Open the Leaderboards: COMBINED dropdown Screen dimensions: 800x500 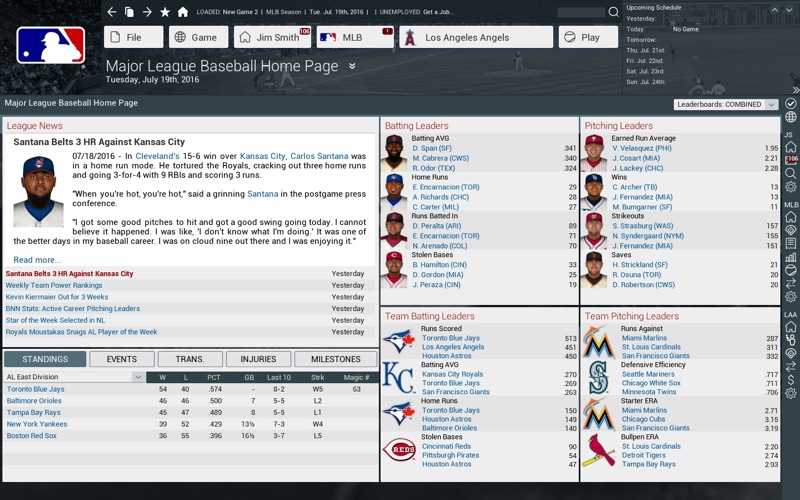pyautogui.click(x=726, y=104)
